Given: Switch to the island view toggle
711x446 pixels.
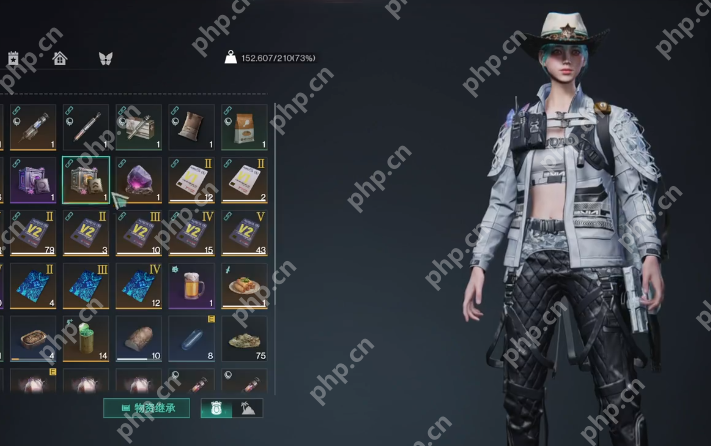Looking at the screenshot, I should (x=247, y=407).
